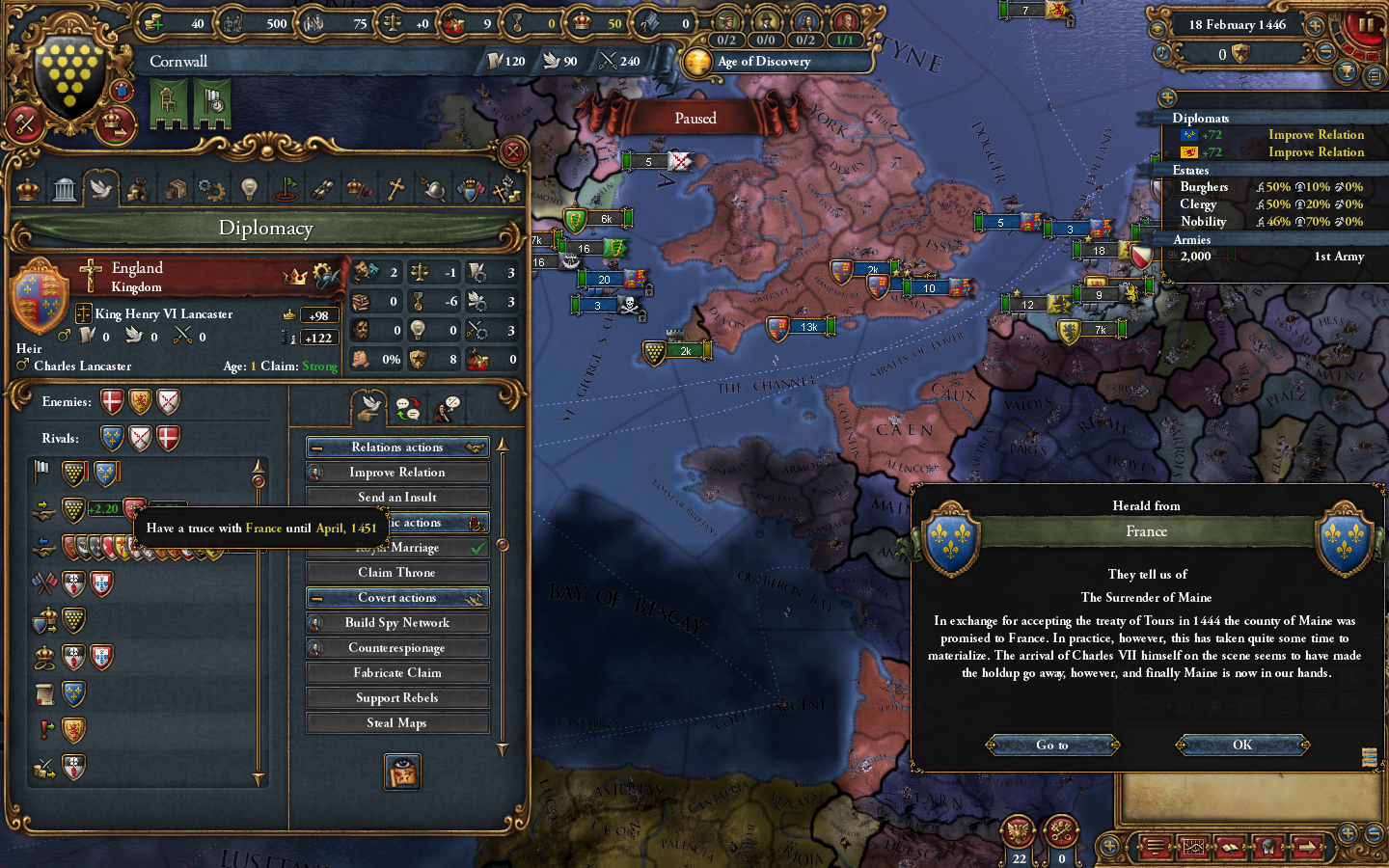
Task: Expand the Diplomatic actions header
Action: (x=397, y=522)
